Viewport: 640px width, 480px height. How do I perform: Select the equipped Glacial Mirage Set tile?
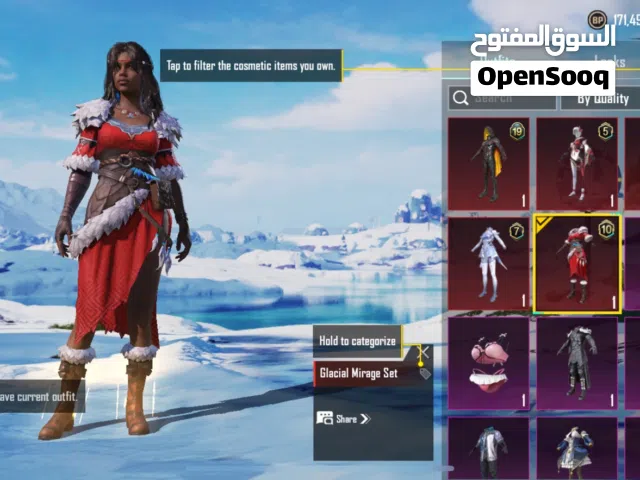(x=577, y=263)
